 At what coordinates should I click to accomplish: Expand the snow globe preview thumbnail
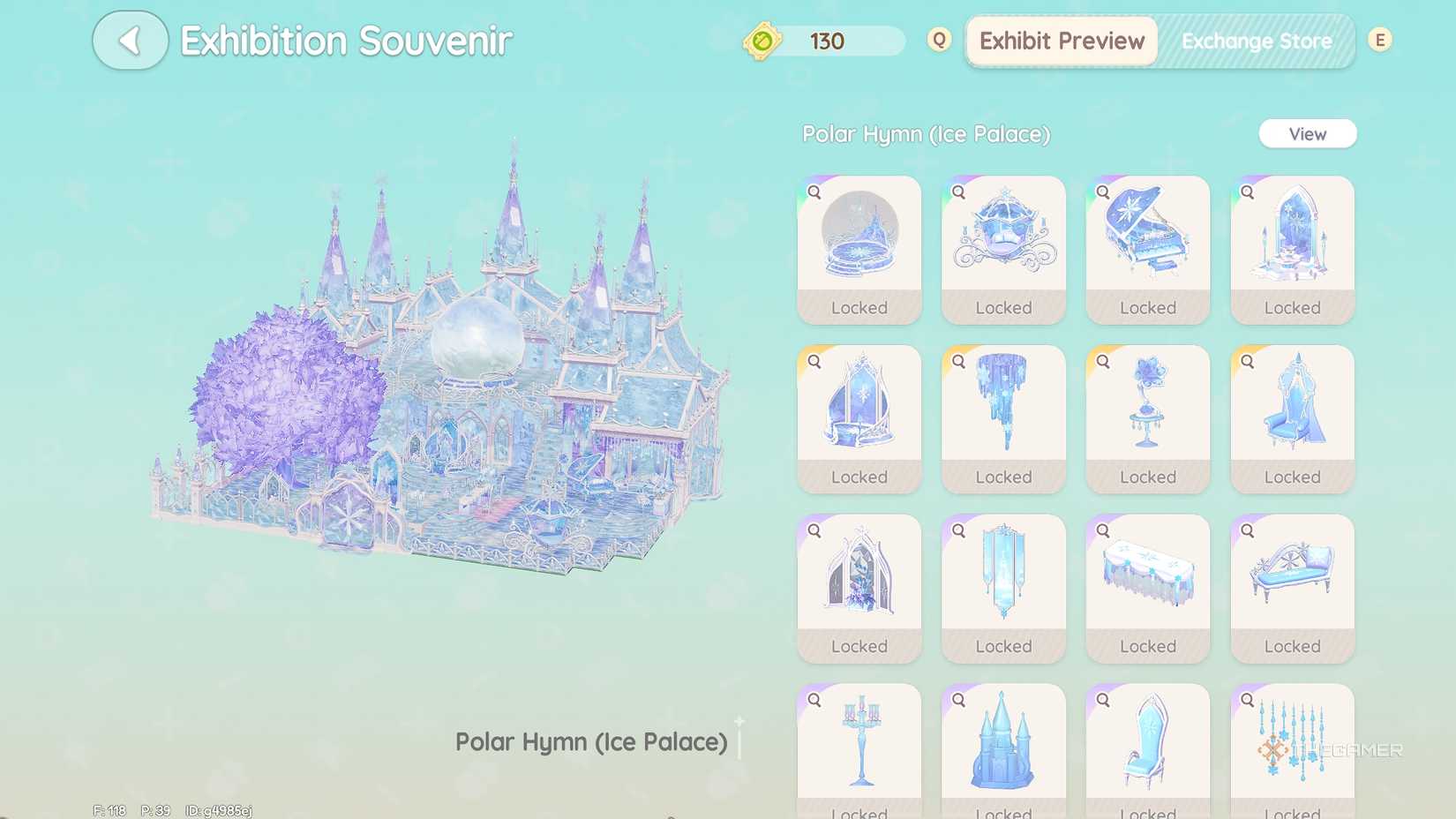point(859,237)
